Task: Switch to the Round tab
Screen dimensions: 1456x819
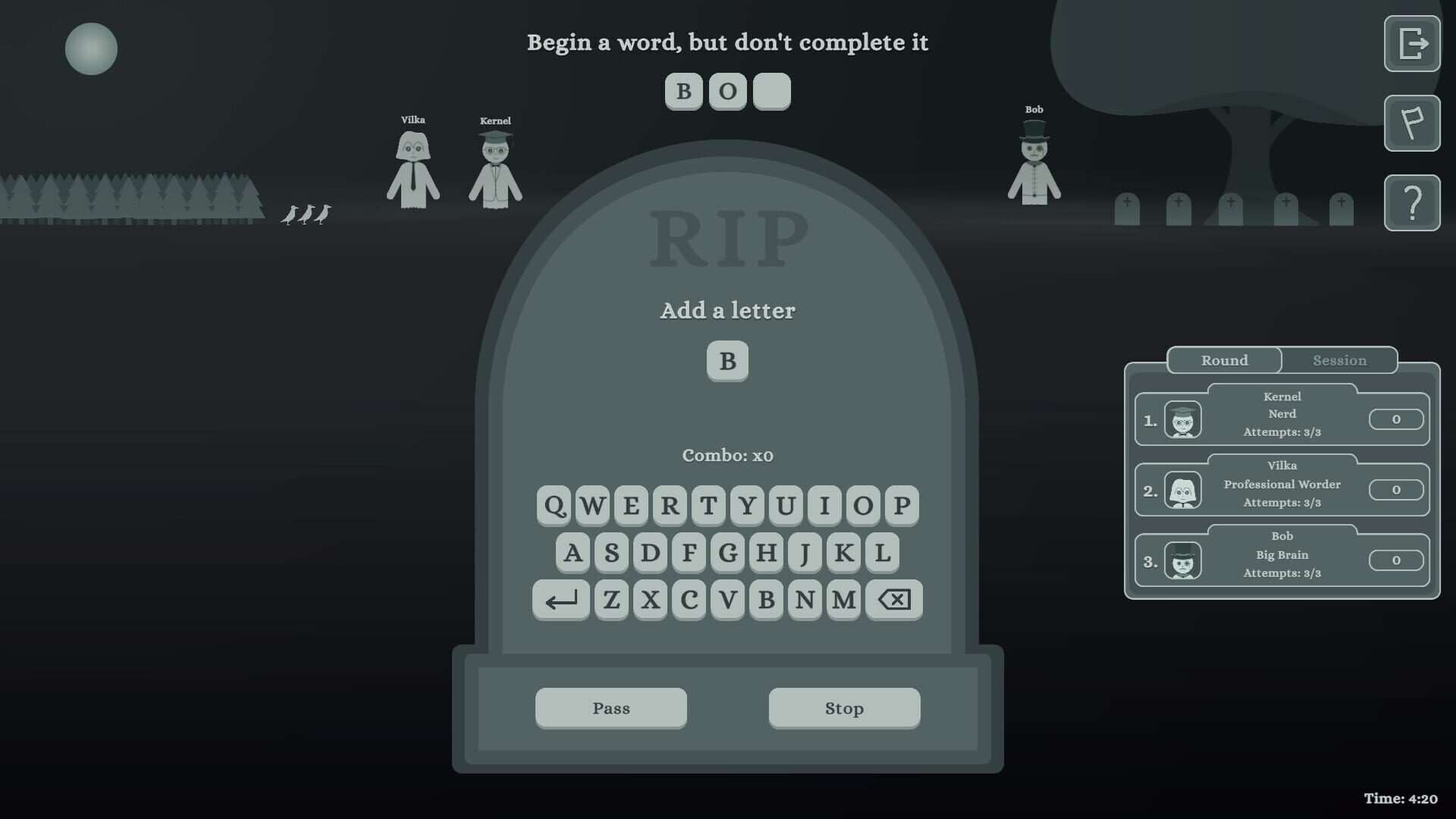Action: (x=1224, y=360)
